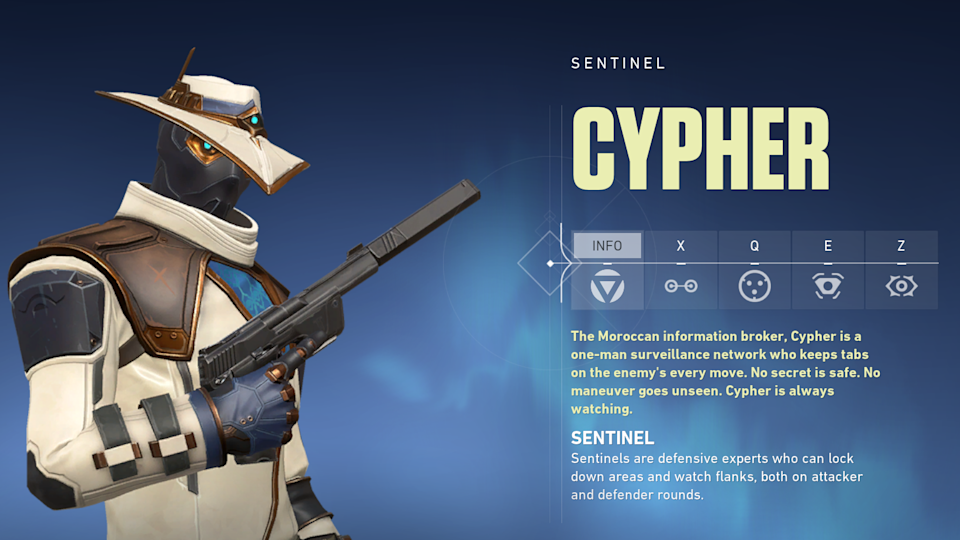Activate the Spycam ability icon
The width and height of the screenshot is (960, 540).
828,287
